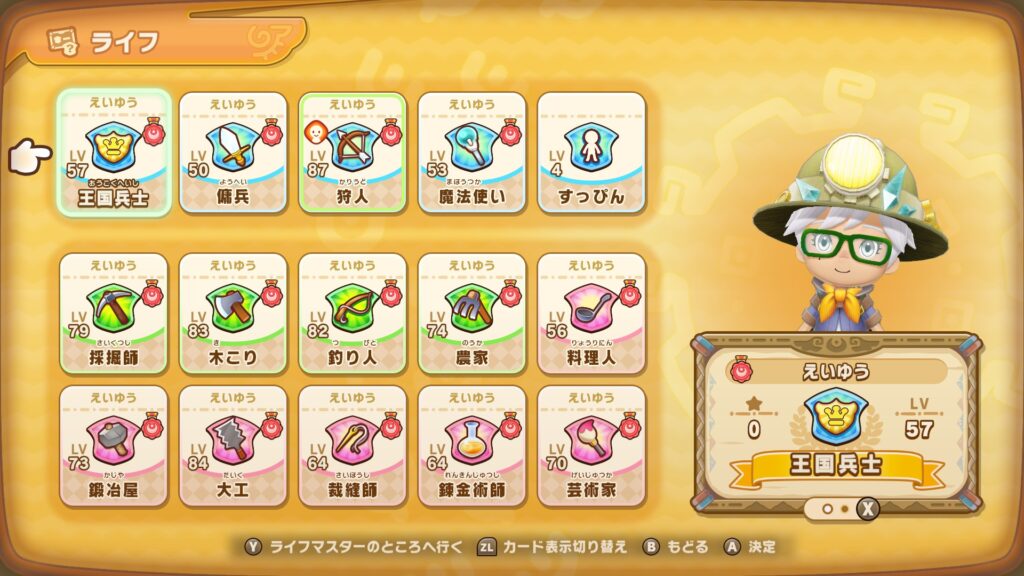Choose the 傭兵 mercenary card
Viewport: 1024px width, 576px height.
[x=233, y=152]
